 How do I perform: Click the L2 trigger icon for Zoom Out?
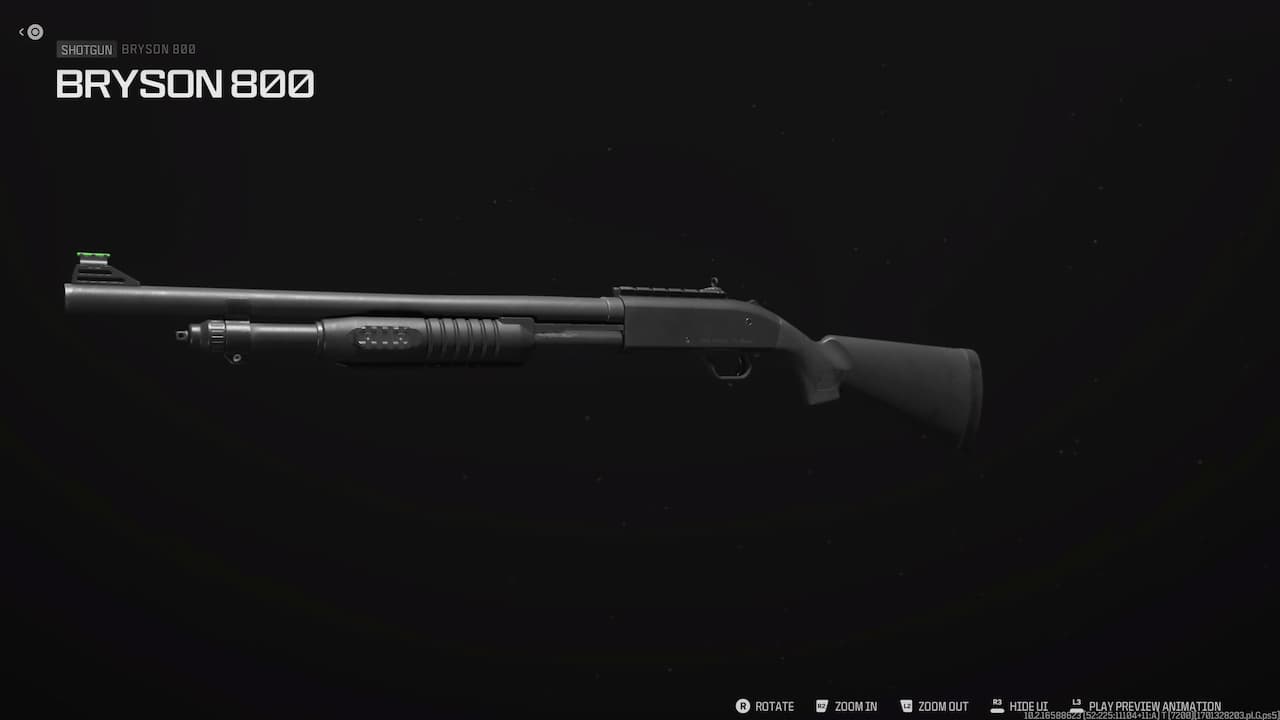(x=906, y=706)
